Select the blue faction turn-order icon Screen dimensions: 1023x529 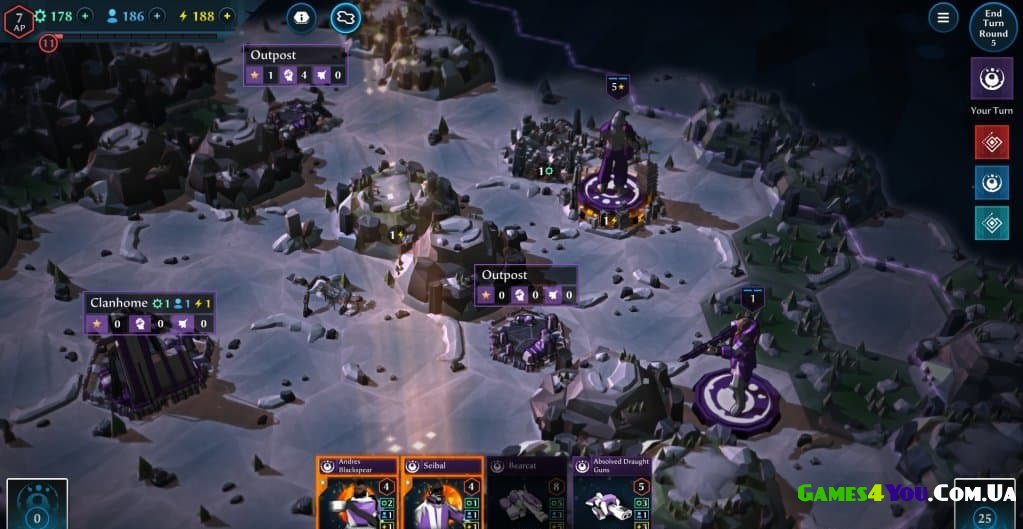point(991,183)
